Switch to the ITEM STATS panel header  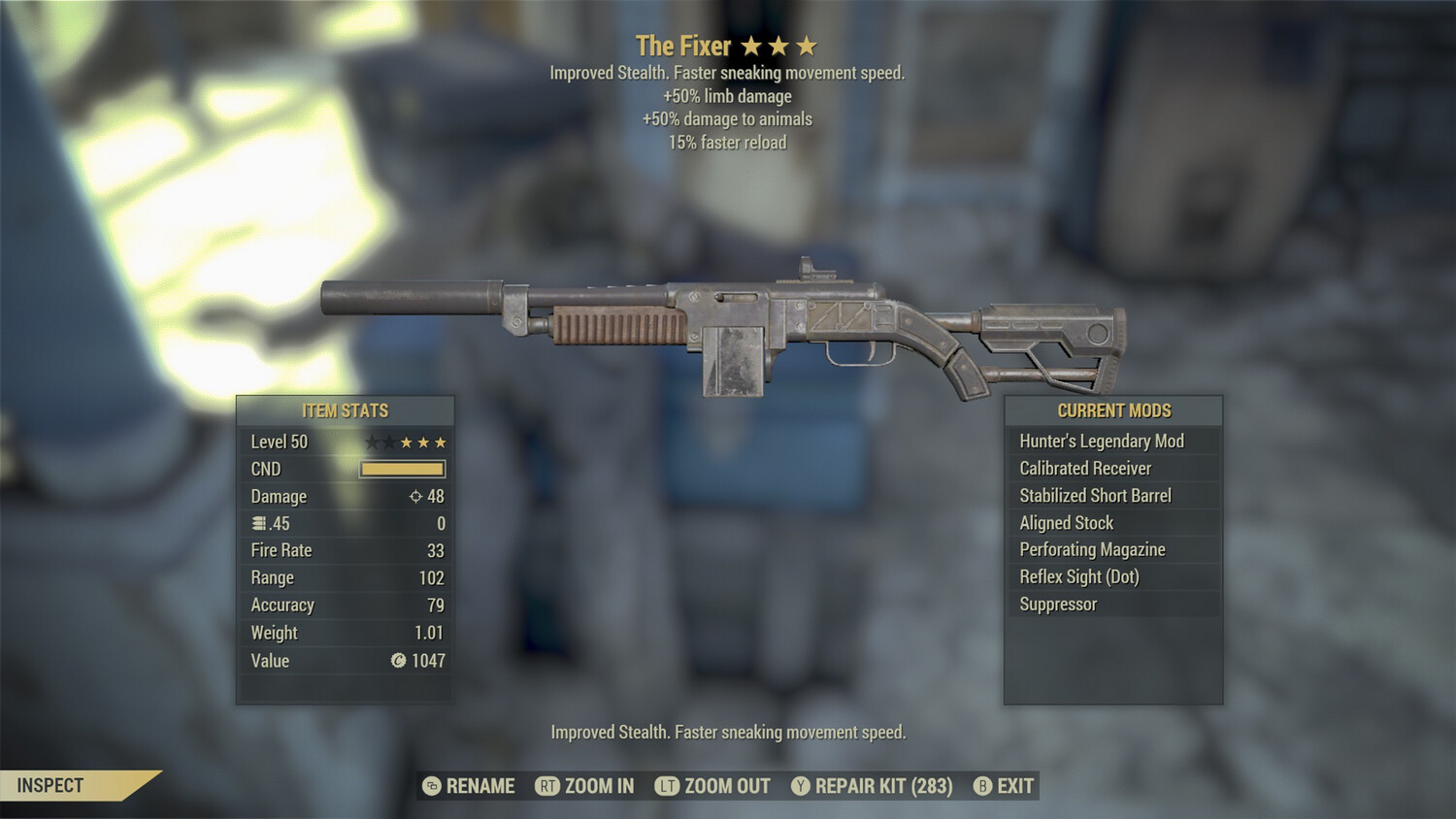(x=346, y=410)
